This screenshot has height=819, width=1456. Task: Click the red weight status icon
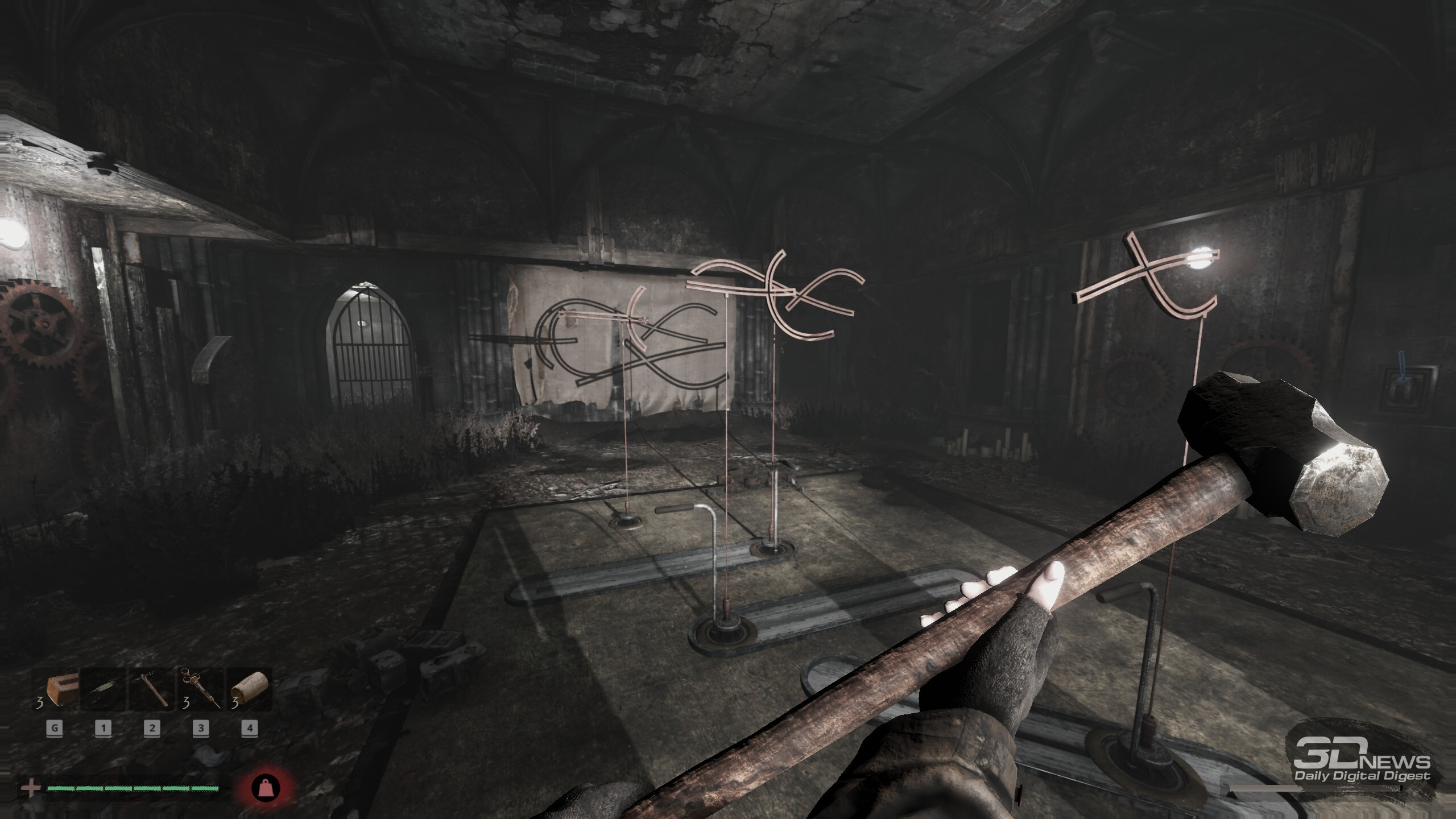(x=266, y=788)
